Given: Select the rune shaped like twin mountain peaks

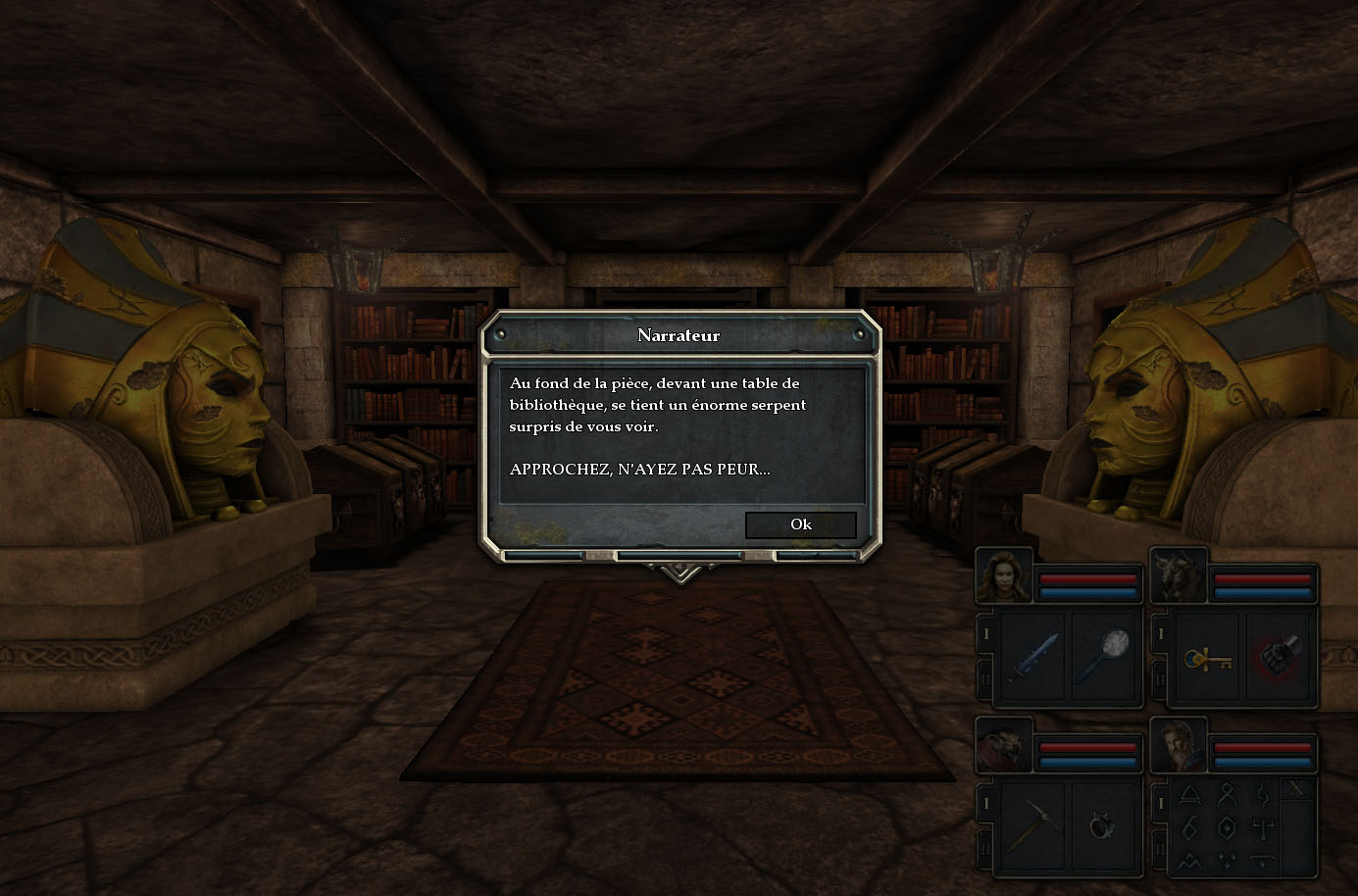Looking at the screenshot, I should (1190, 861).
